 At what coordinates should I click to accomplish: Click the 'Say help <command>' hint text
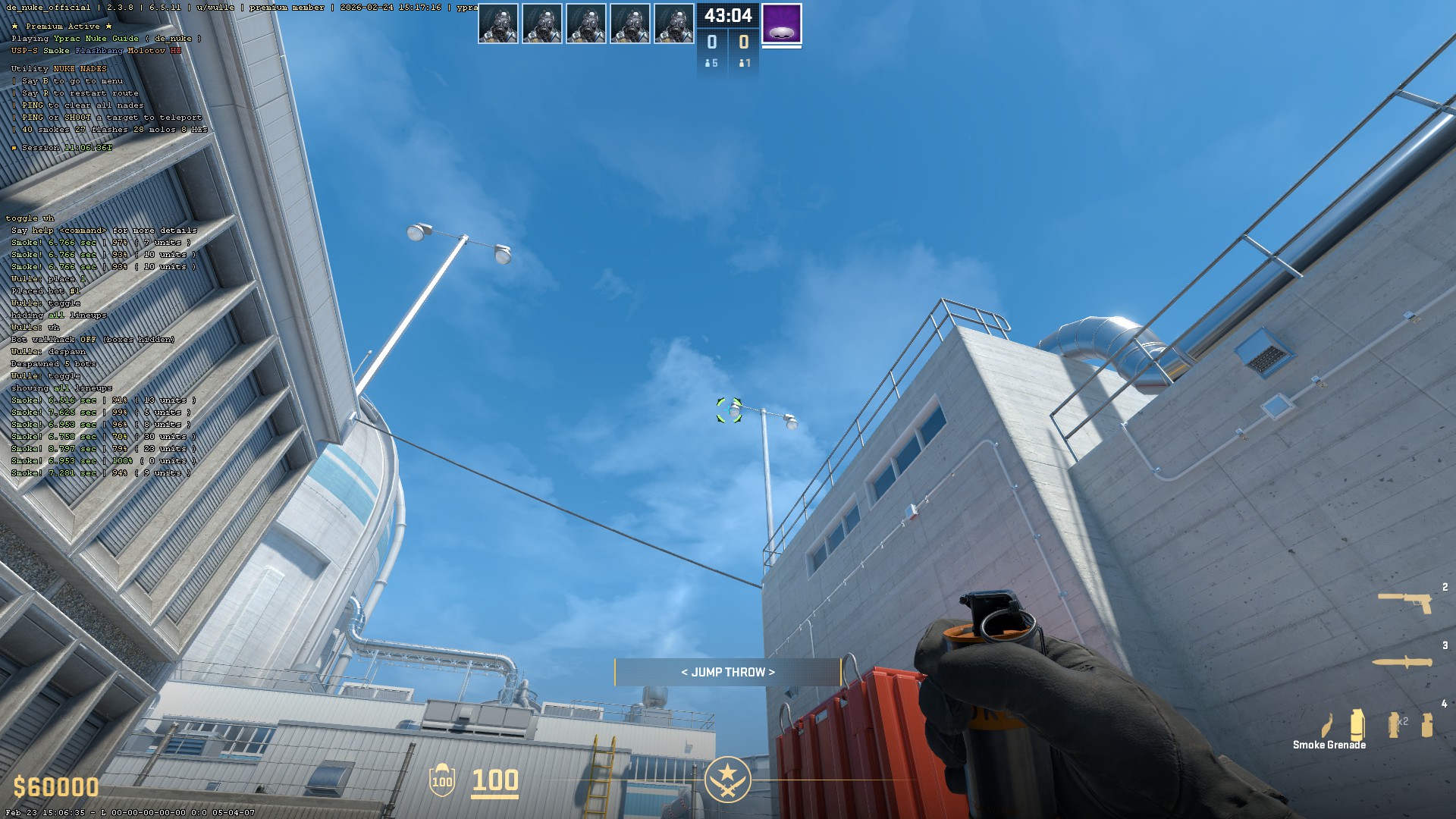105,230
